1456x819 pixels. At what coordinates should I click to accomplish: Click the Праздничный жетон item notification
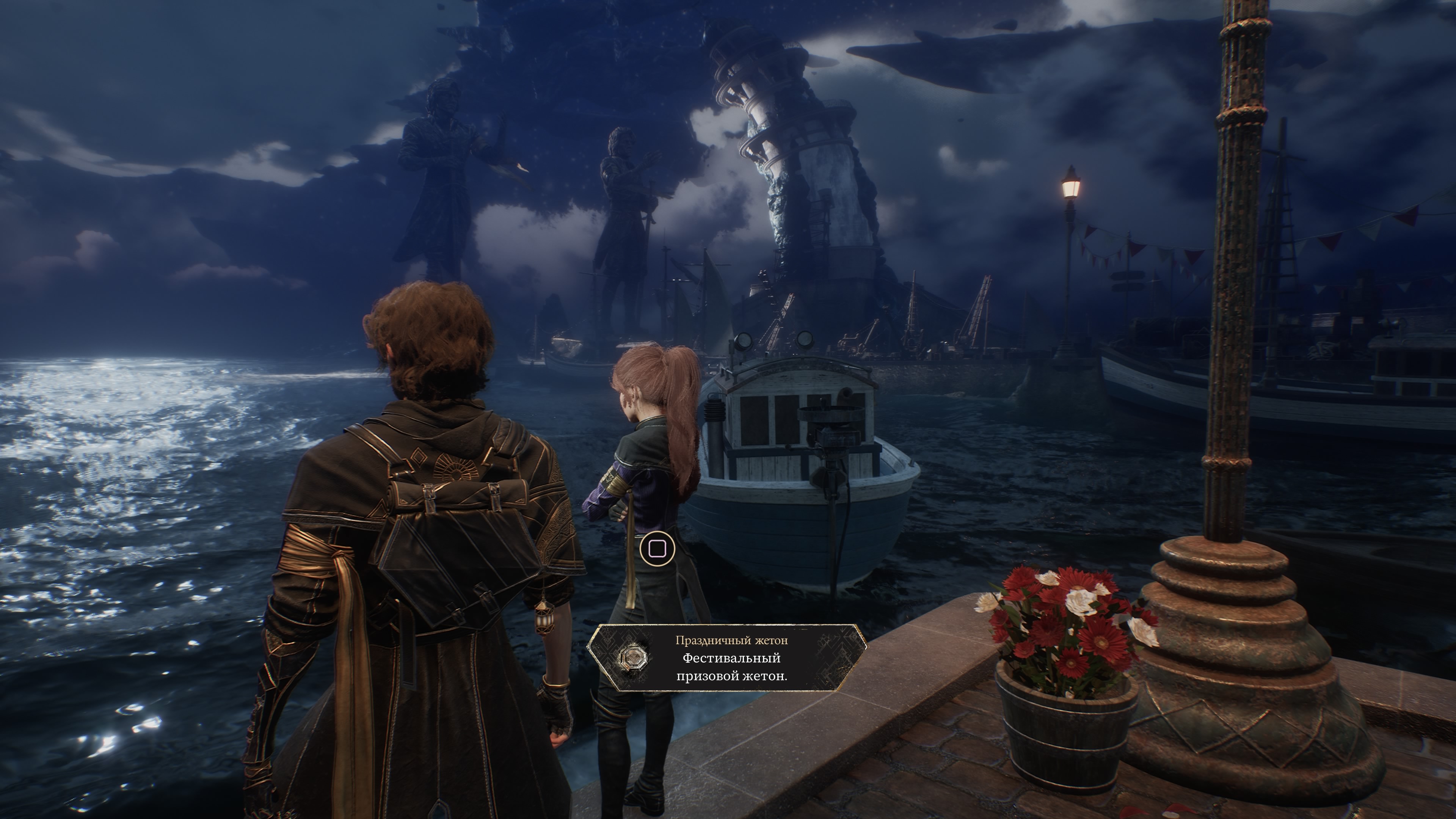[727, 658]
